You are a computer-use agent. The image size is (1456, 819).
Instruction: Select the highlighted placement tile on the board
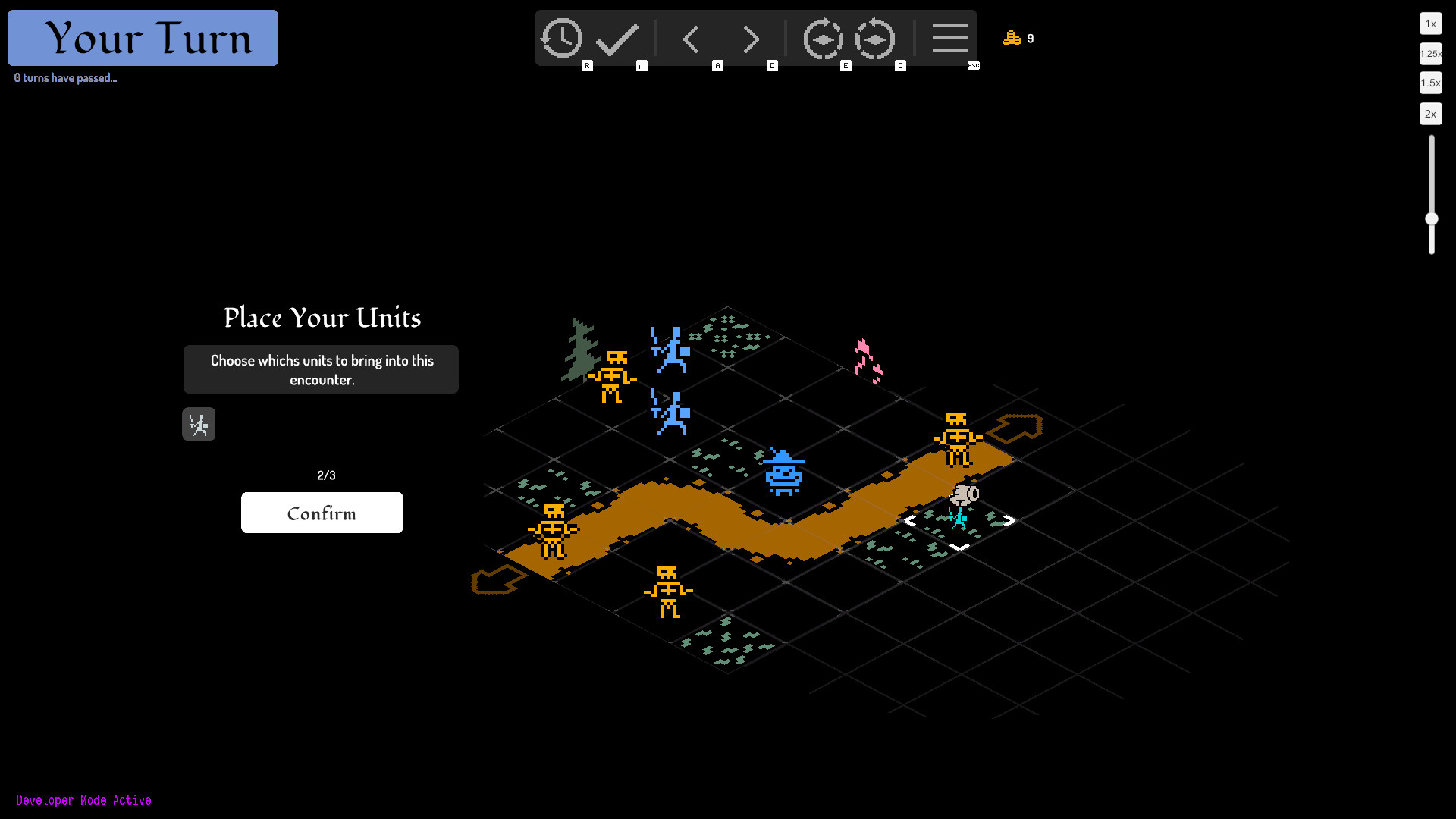pos(959,522)
